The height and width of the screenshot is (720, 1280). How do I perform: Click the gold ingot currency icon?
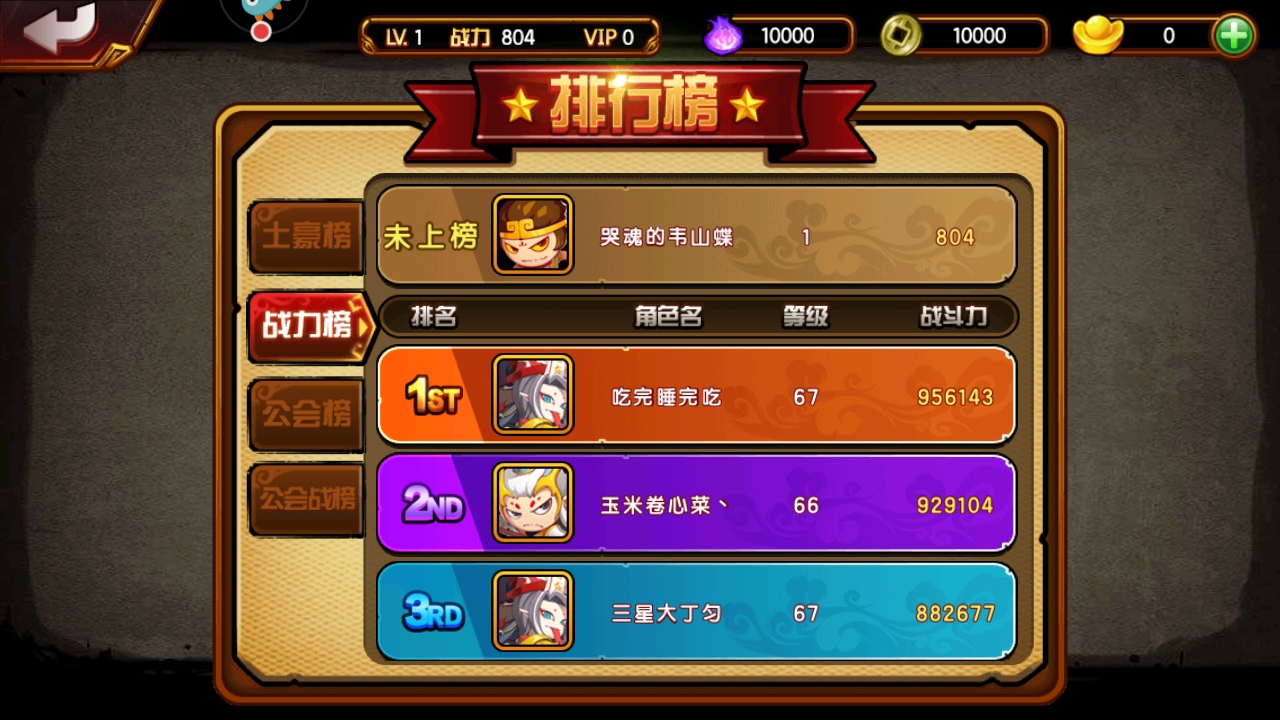[x=1098, y=35]
